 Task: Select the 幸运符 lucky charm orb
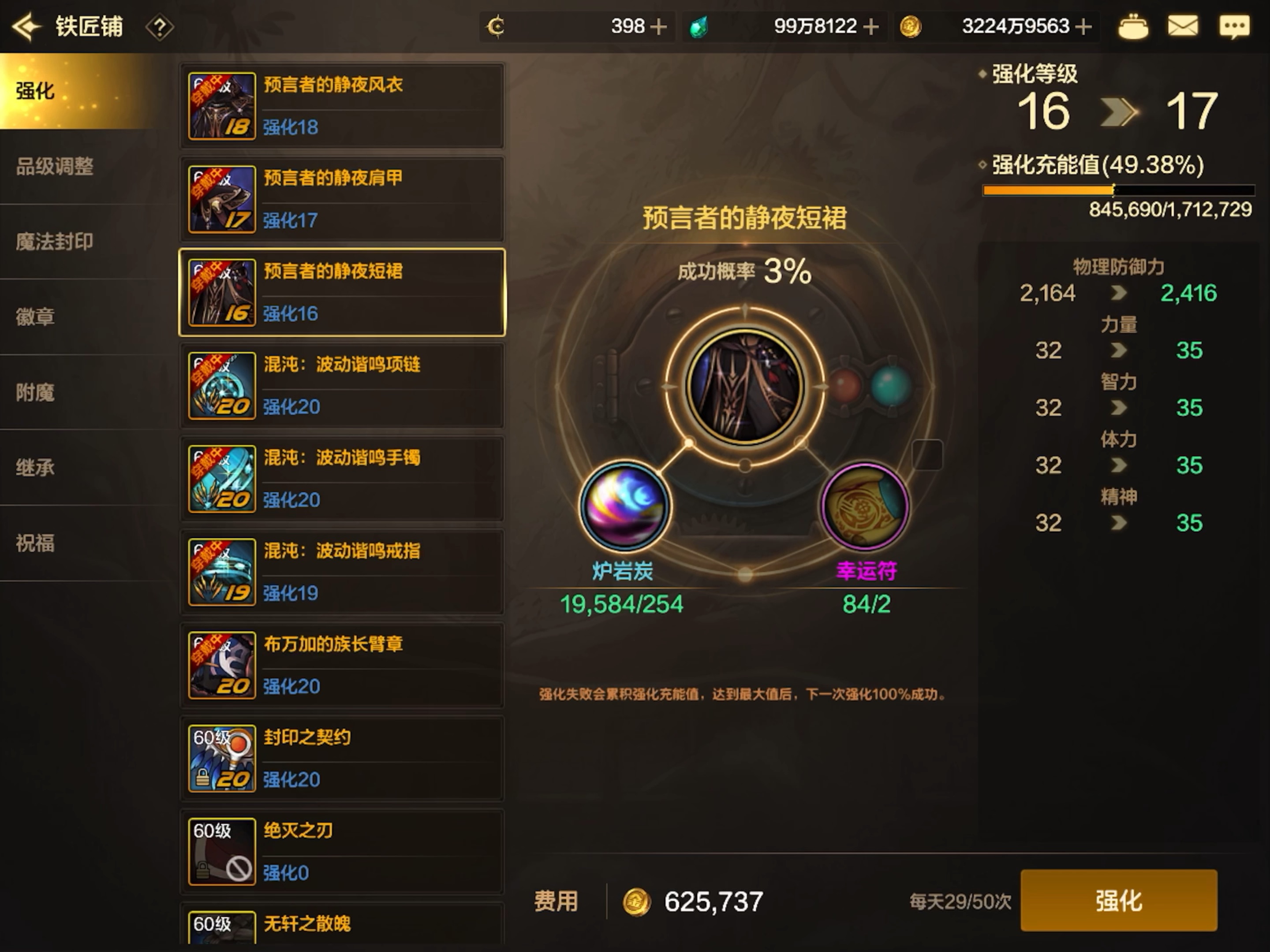tap(865, 506)
